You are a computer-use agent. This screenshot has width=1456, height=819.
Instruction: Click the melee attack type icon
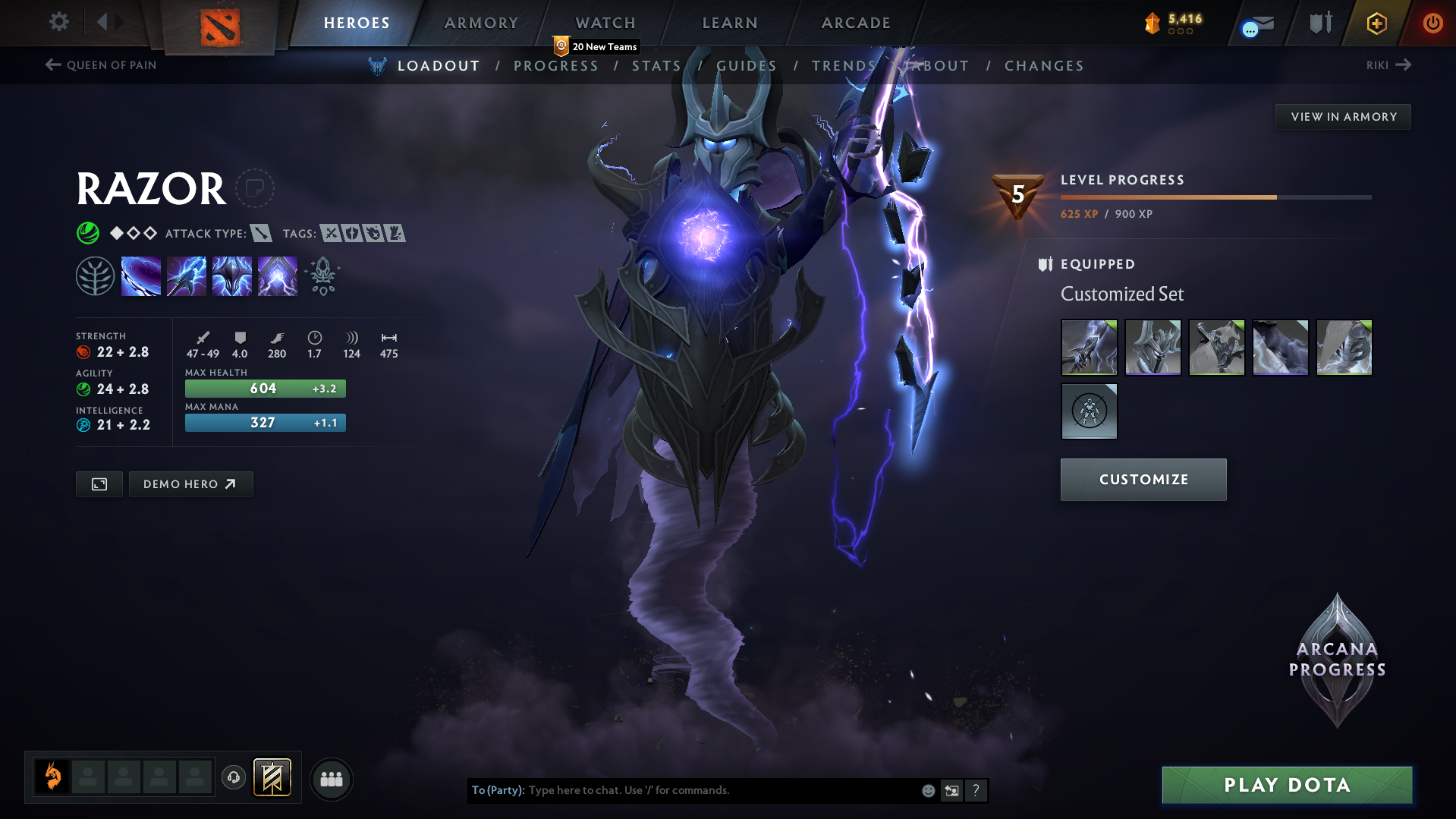click(262, 233)
